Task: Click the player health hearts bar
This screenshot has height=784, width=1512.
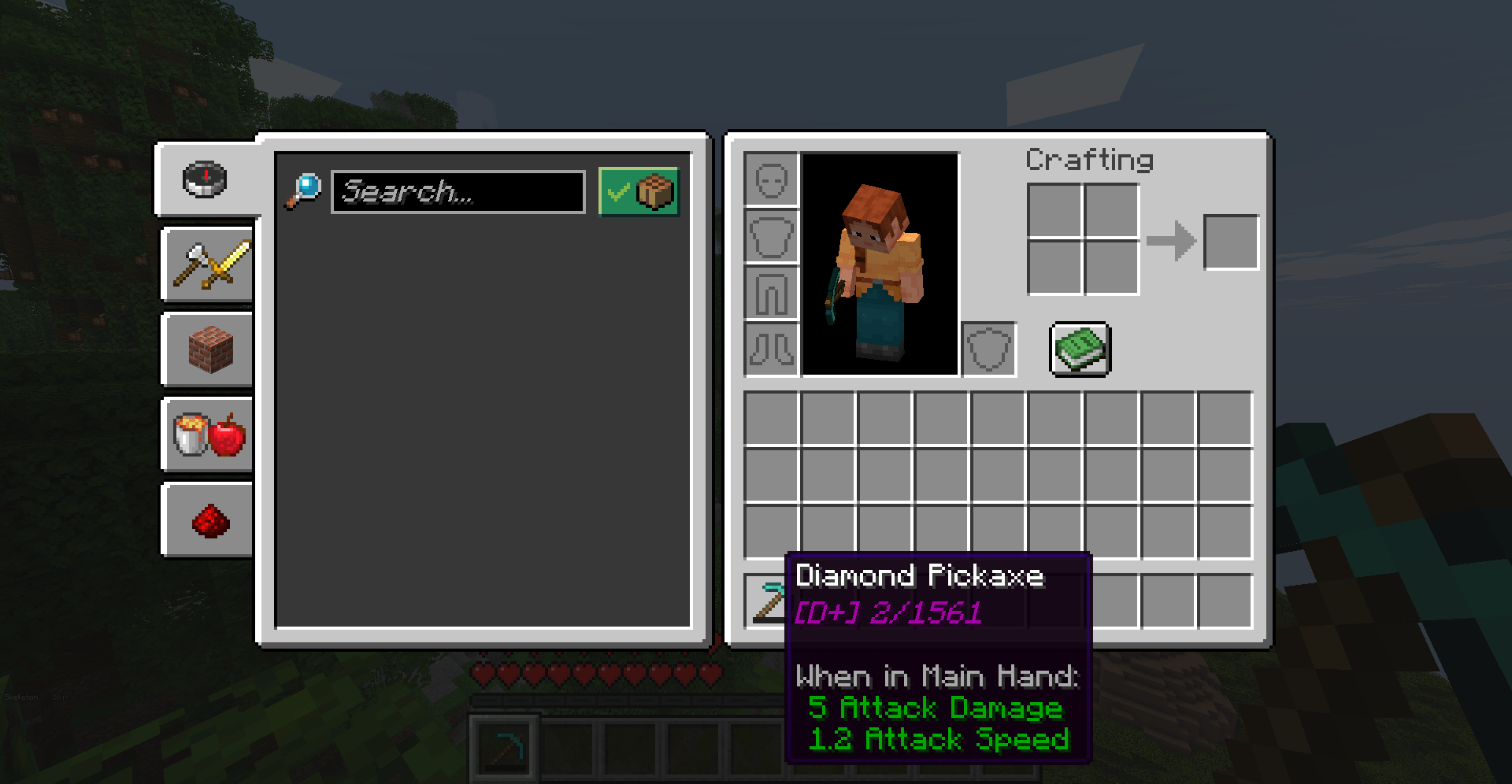Action: (595, 673)
